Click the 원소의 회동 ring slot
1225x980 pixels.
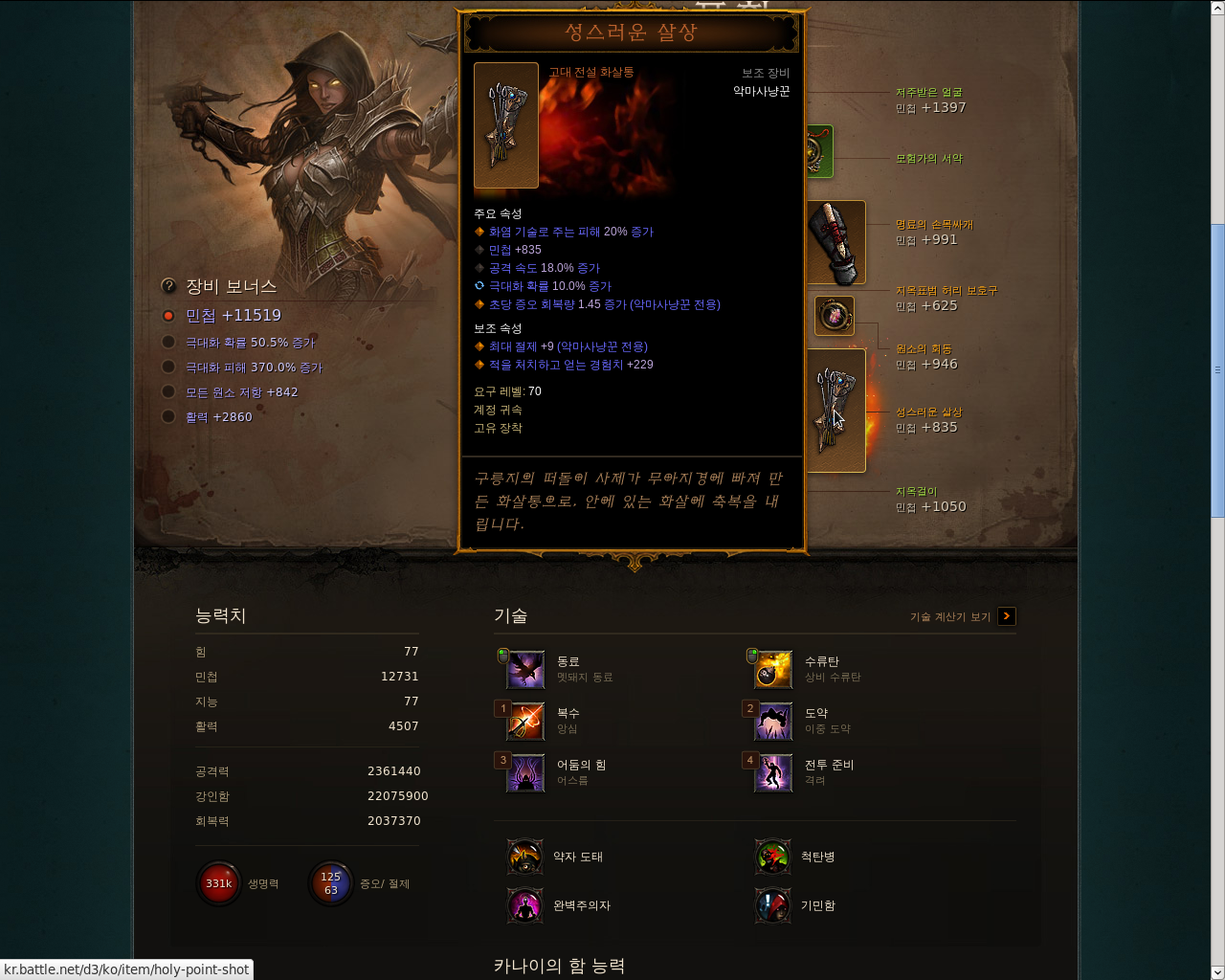point(834,316)
